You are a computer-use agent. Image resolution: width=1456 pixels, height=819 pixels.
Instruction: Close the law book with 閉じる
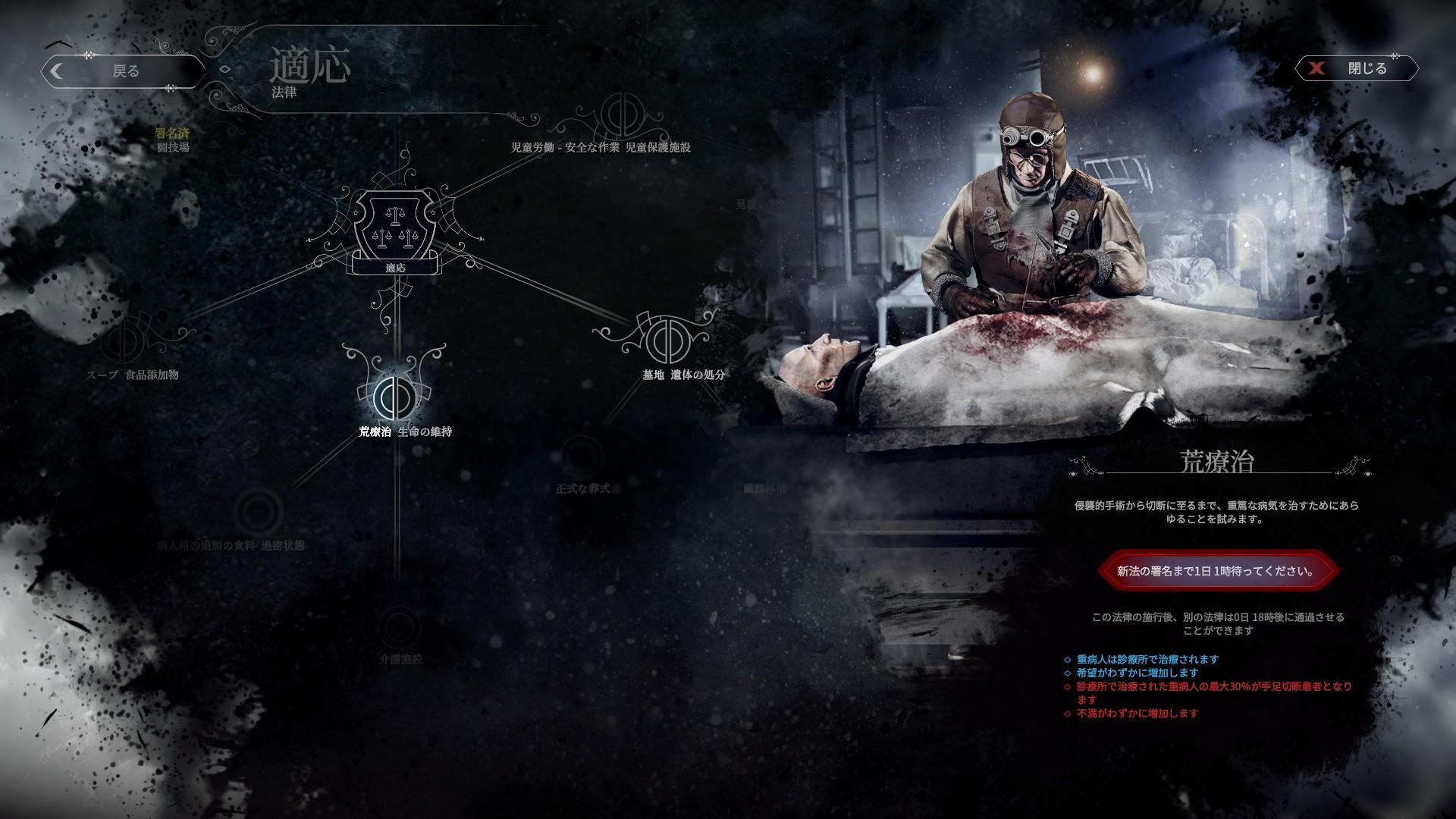point(1357,68)
